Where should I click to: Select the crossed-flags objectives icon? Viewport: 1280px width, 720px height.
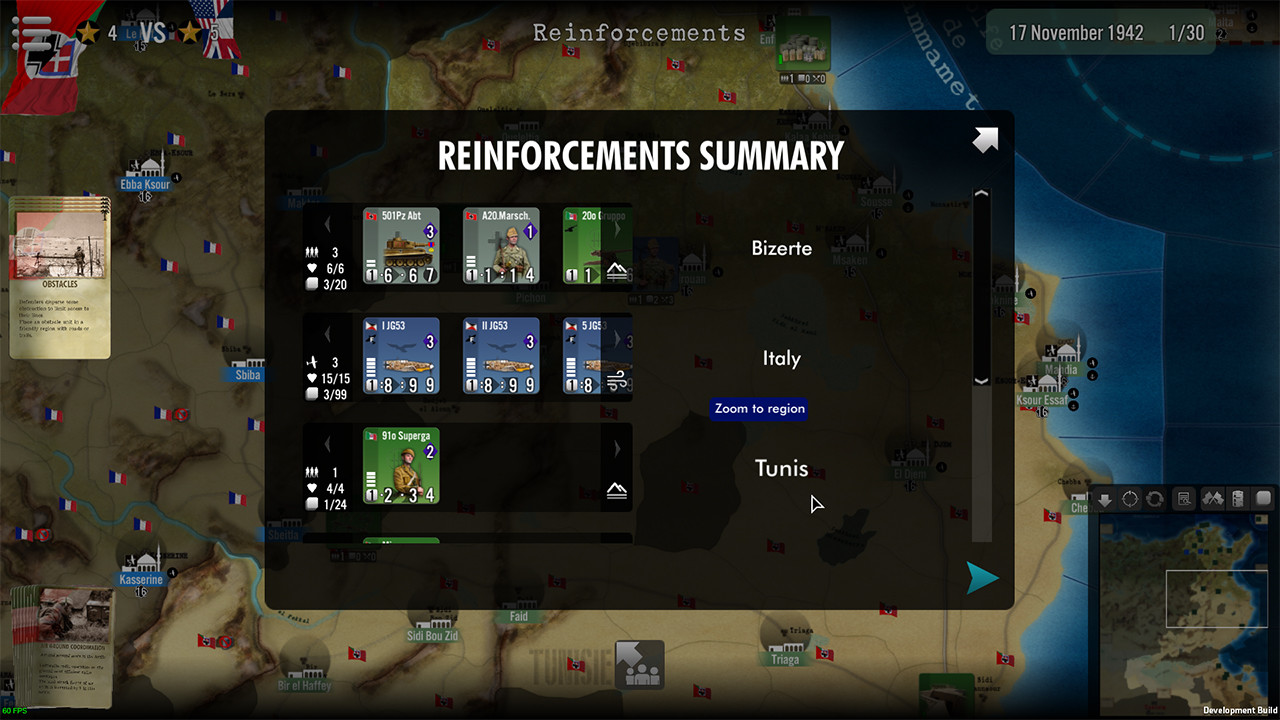click(x=1212, y=497)
